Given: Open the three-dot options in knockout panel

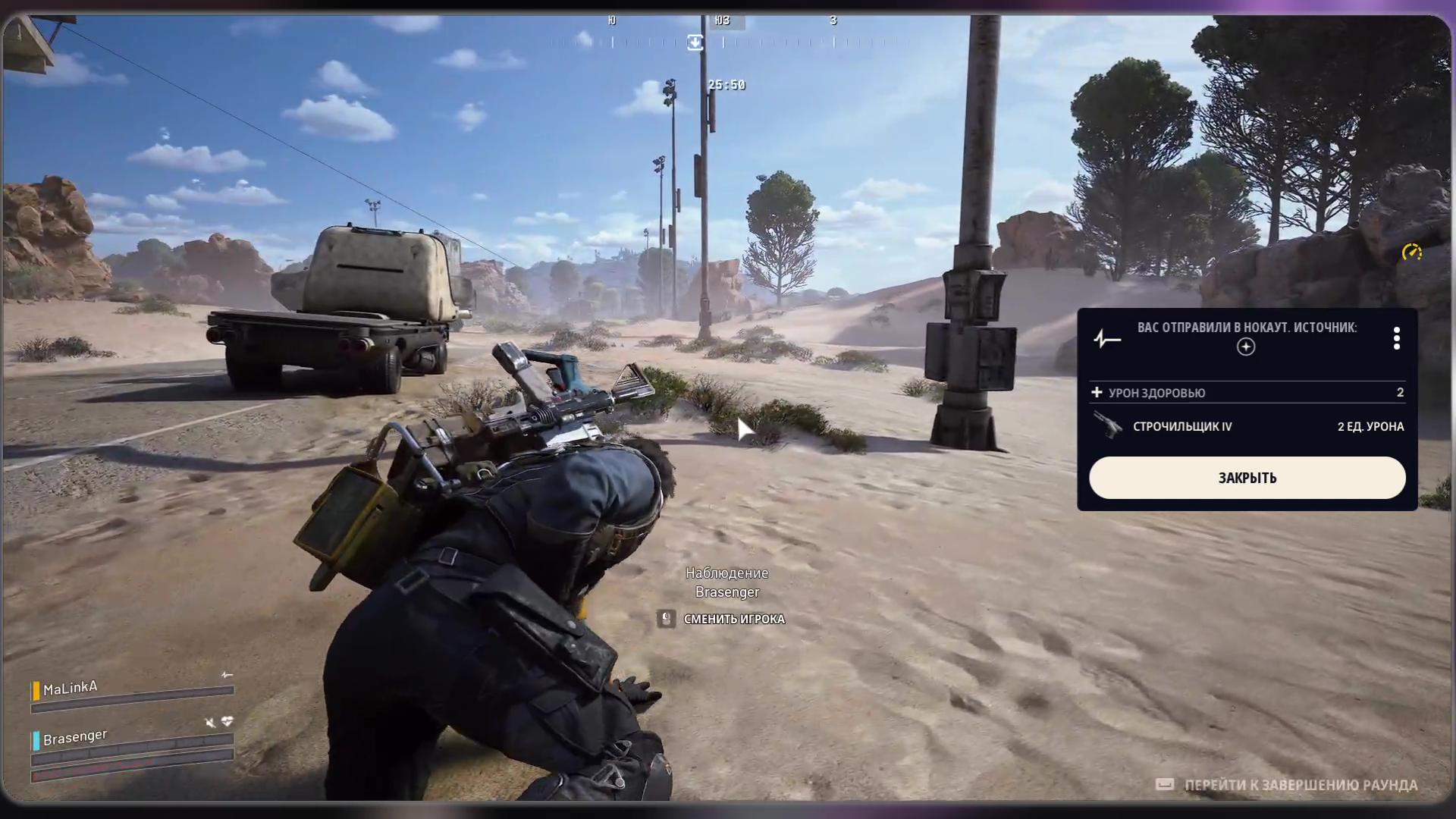Looking at the screenshot, I should coord(1396,338).
